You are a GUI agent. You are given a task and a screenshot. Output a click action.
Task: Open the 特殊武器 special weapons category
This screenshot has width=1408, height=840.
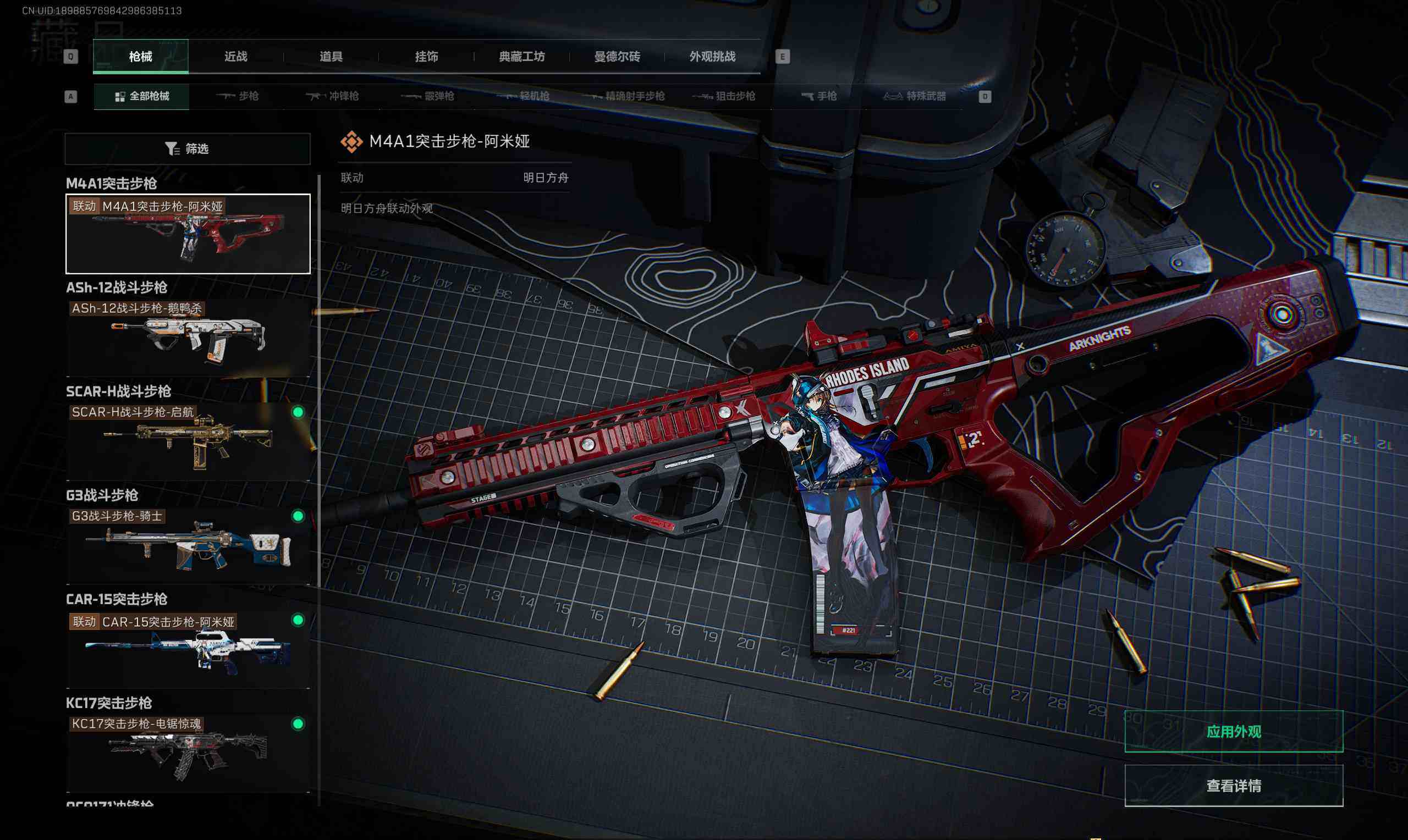click(915, 96)
